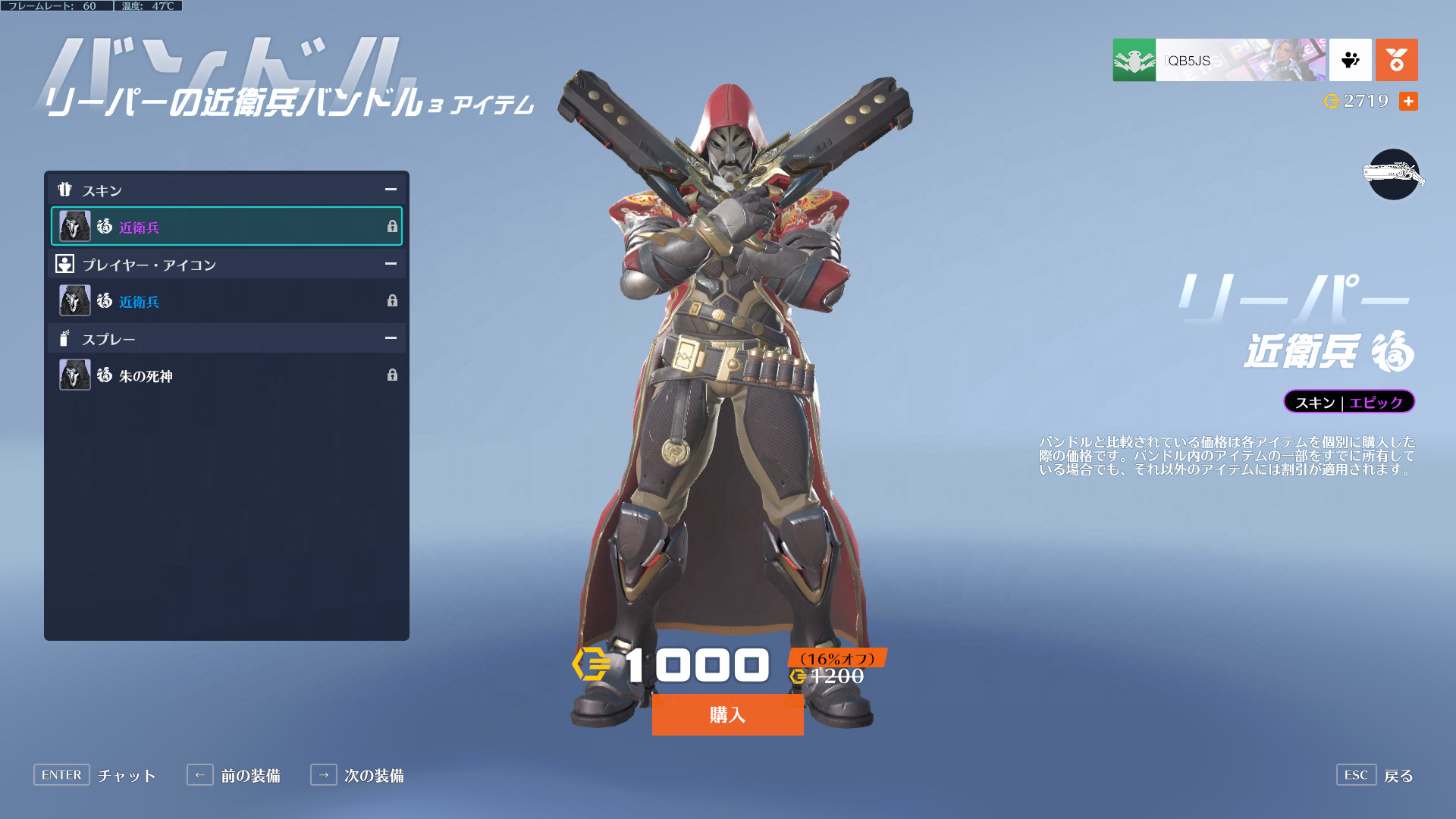Show the previous item with 前の装備

click(x=234, y=775)
